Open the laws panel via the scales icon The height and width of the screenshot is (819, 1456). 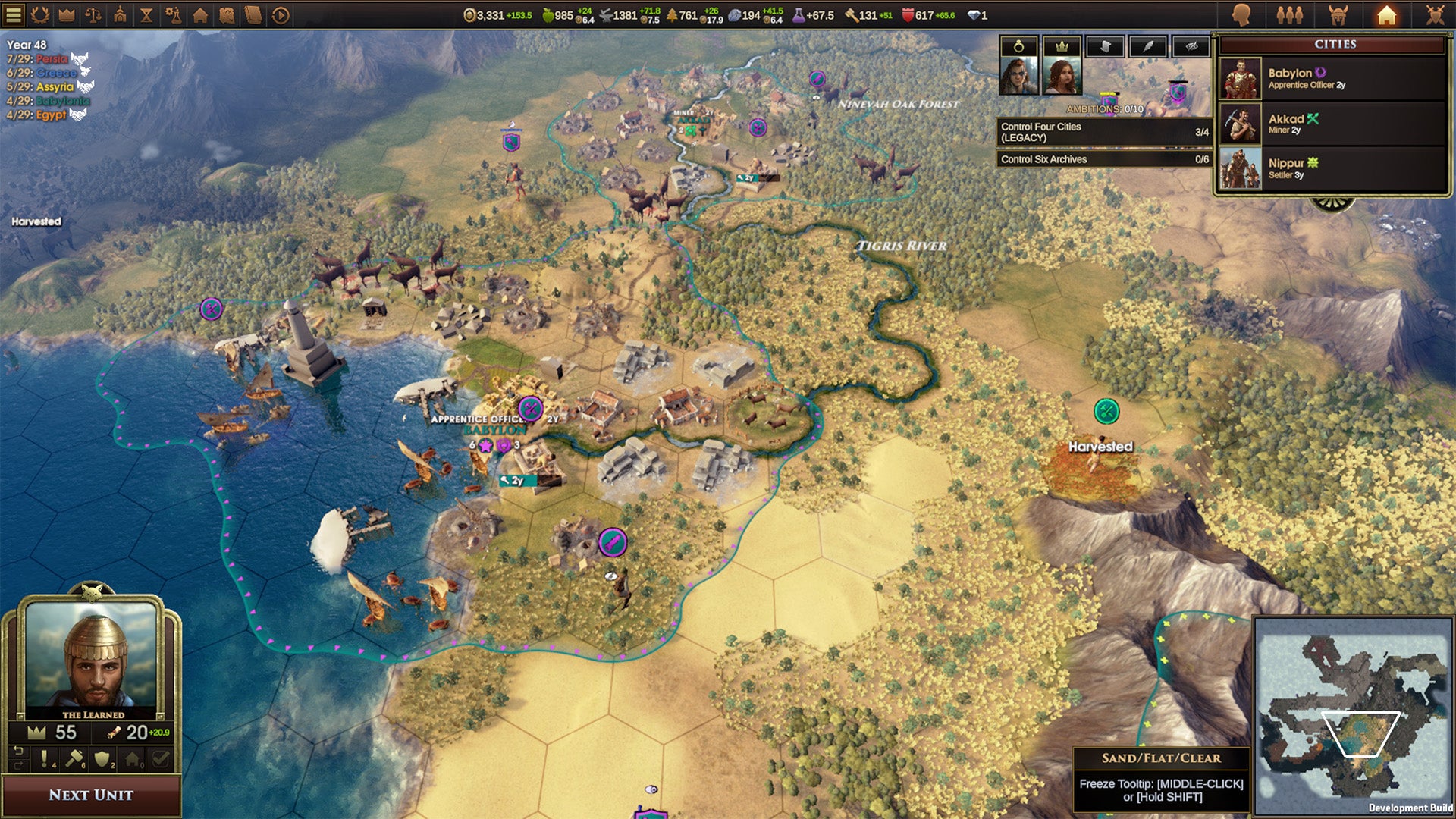(x=91, y=14)
